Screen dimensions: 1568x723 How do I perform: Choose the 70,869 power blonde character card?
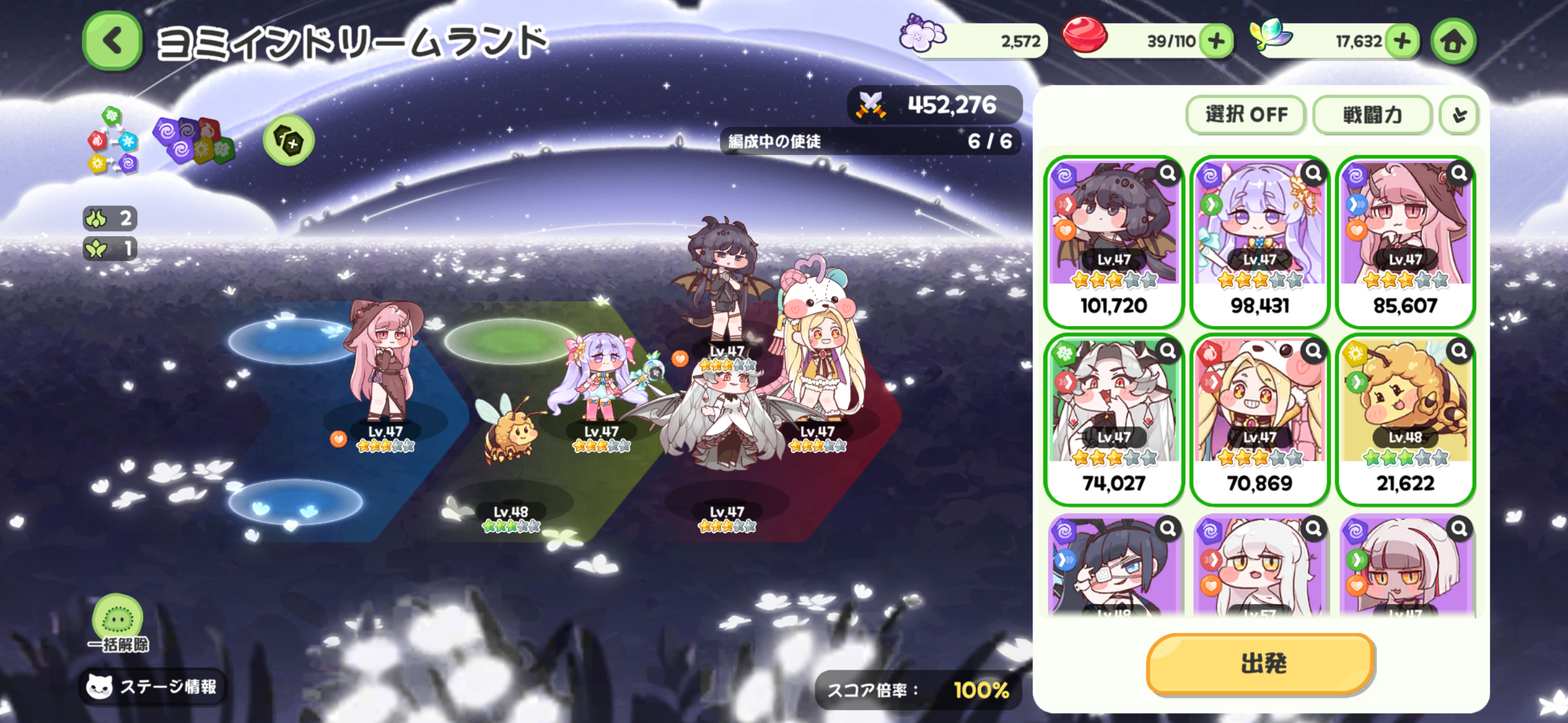point(1259,419)
